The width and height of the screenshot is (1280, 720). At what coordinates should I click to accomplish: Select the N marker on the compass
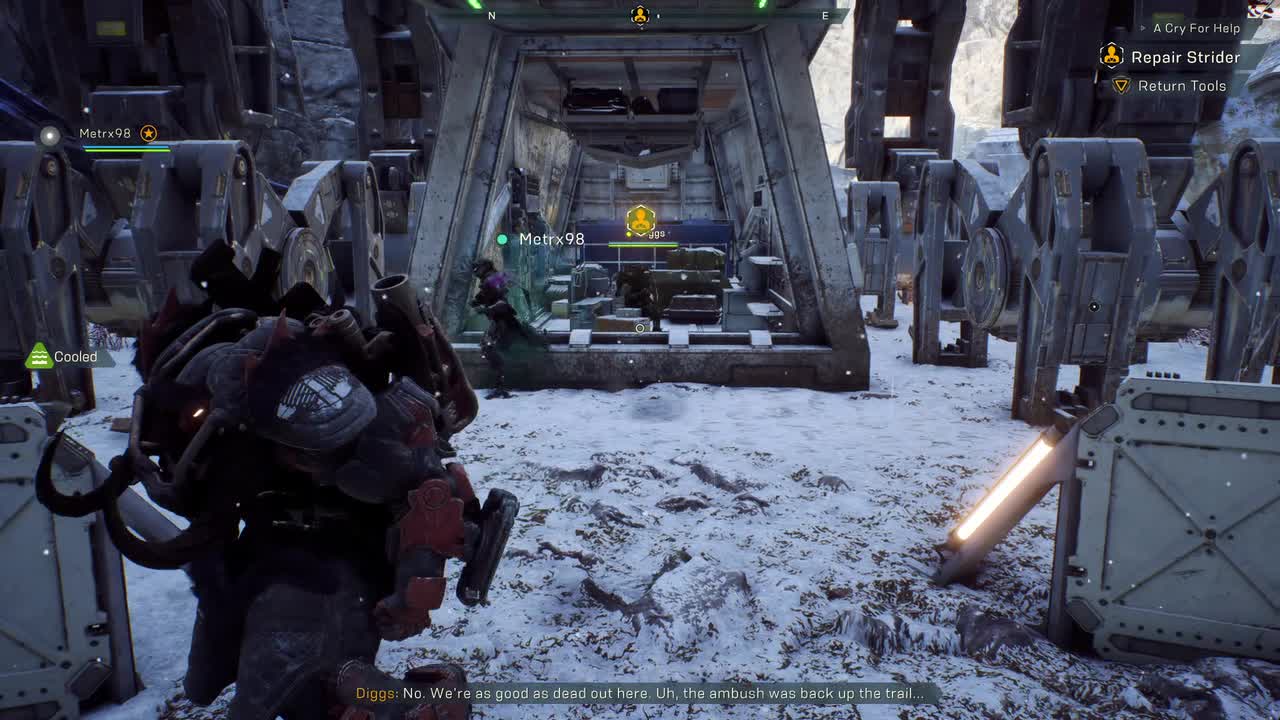[x=491, y=16]
